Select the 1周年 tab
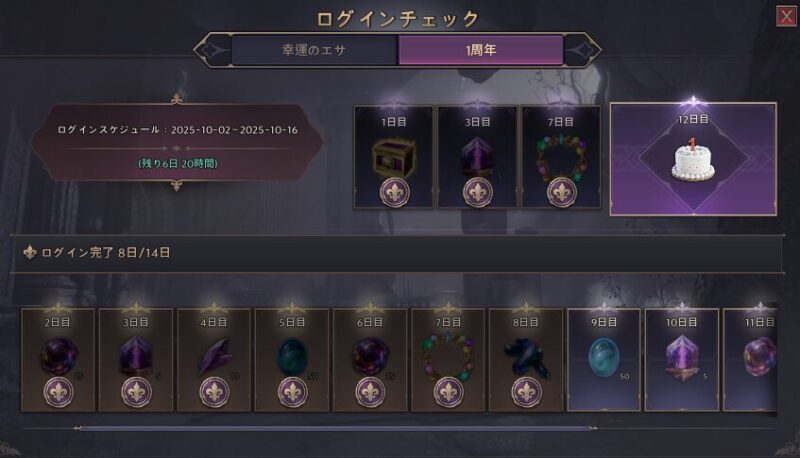 pyautogui.click(x=480, y=49)
